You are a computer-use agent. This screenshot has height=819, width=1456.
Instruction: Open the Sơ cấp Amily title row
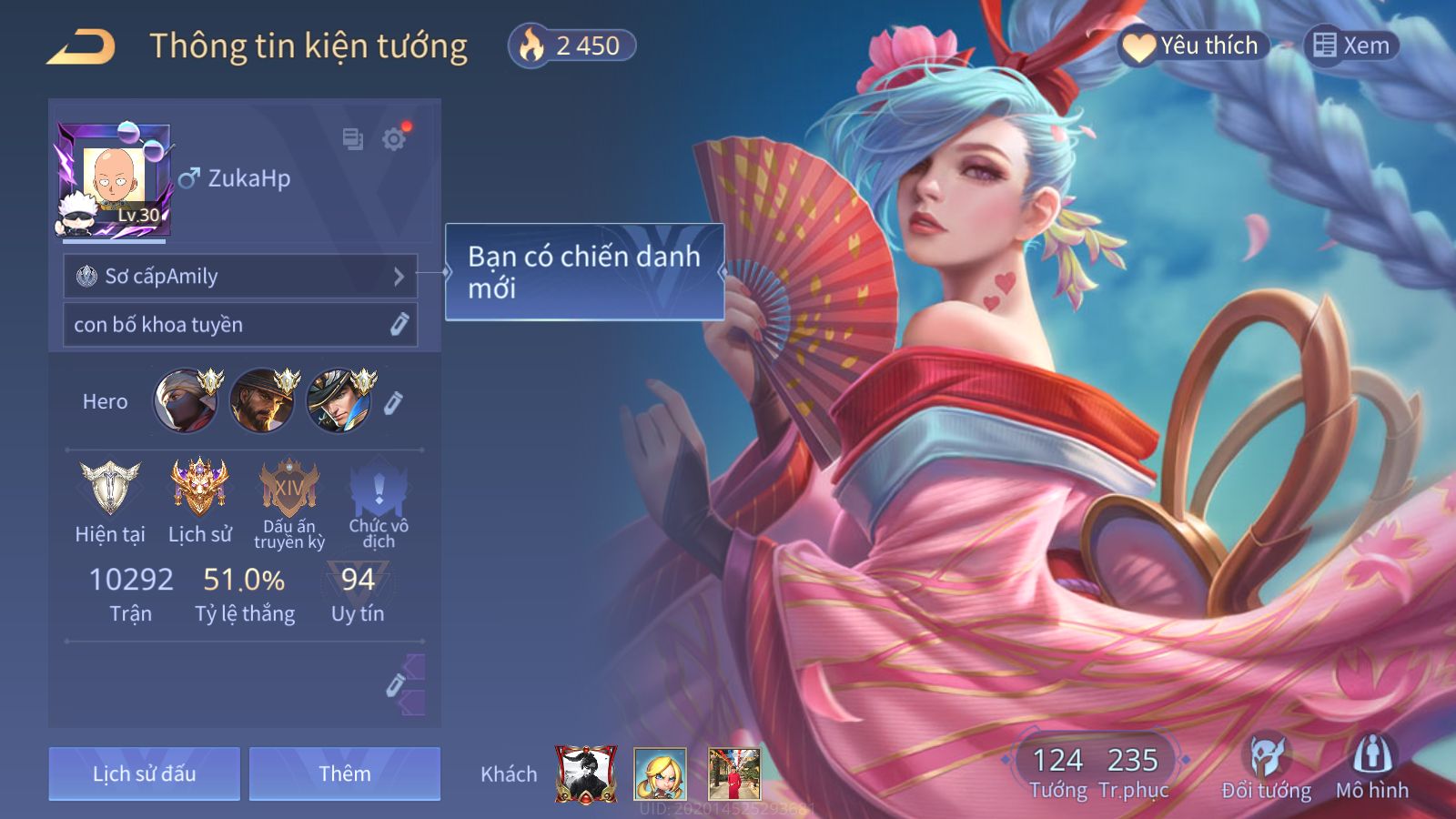point(240,276)
